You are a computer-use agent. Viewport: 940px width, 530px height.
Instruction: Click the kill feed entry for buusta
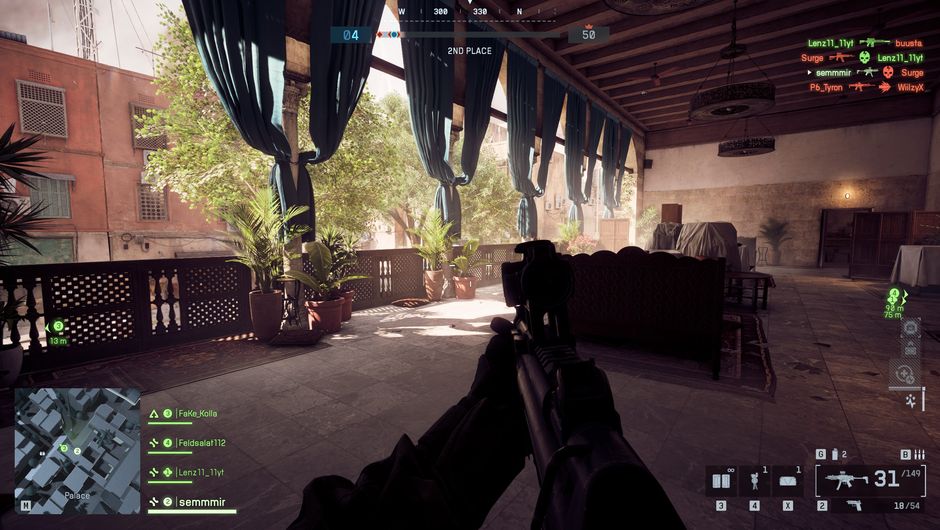click(909, 43)
